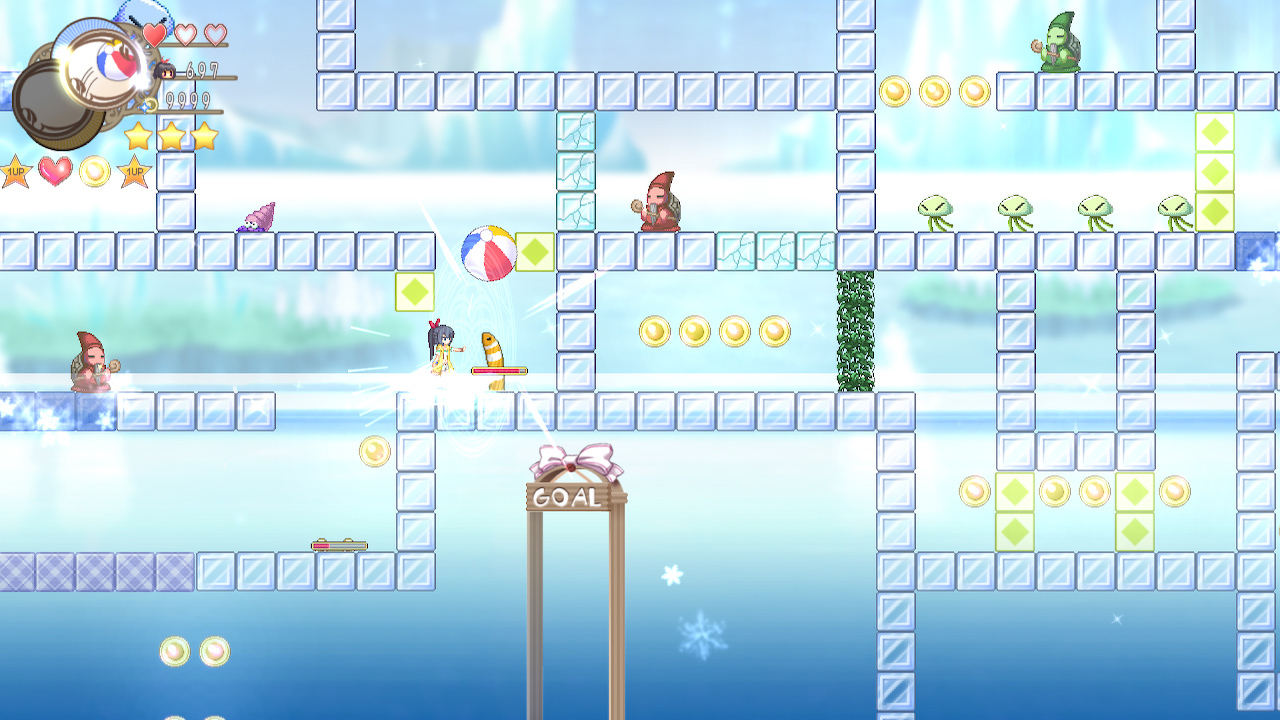The height and width of the screenshot is (720, 1280).
Task: Click the middle gold star rating
Action: click(x=173, y=135)
